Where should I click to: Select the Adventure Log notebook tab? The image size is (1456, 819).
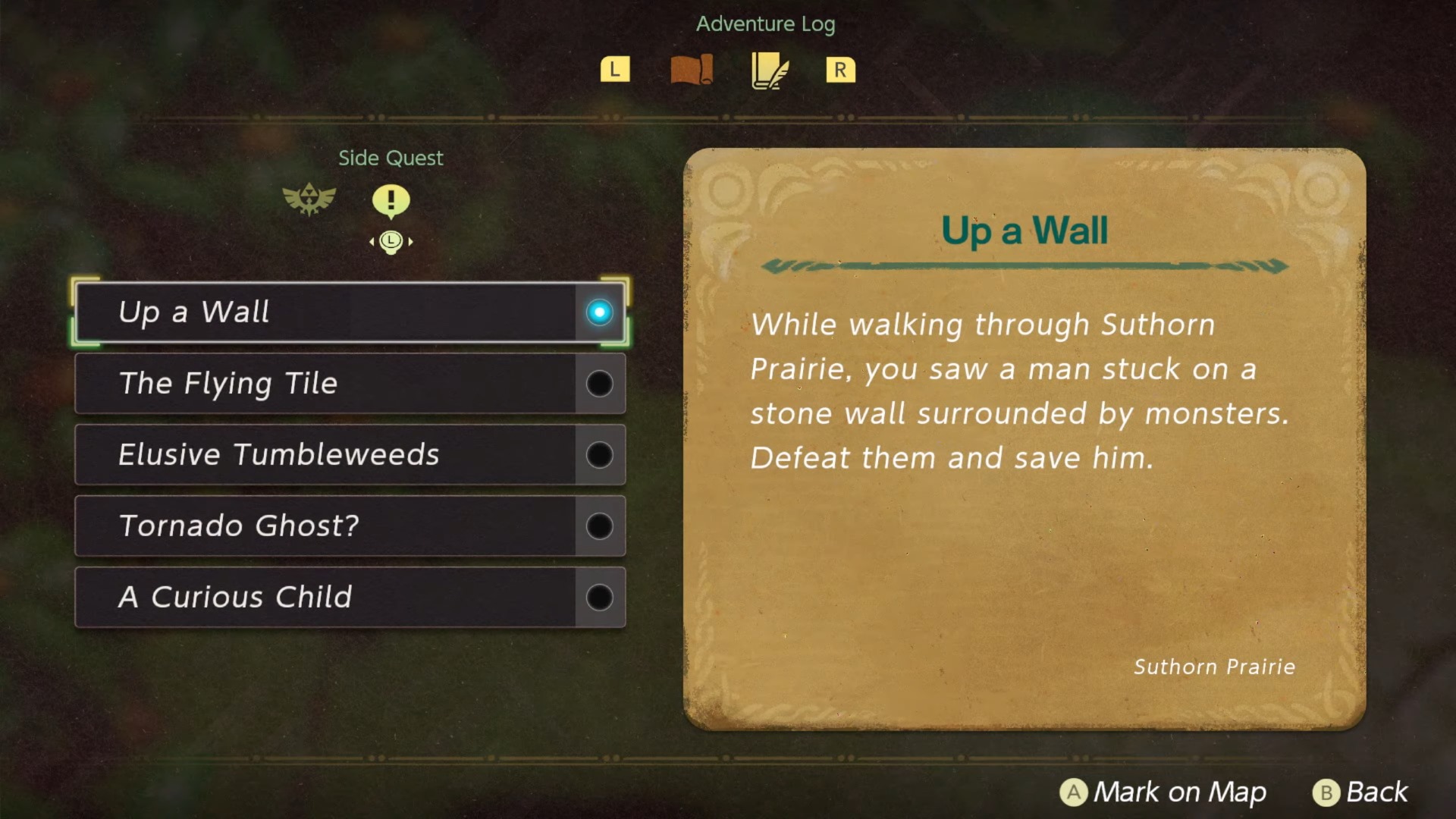point(769,71)
